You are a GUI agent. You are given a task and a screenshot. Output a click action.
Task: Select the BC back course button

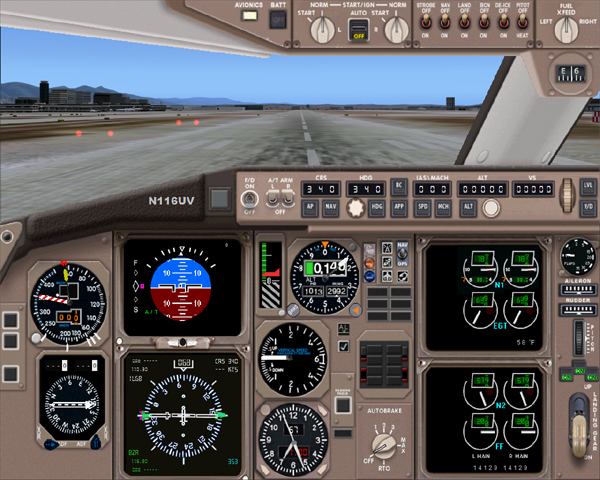[399, 187]
